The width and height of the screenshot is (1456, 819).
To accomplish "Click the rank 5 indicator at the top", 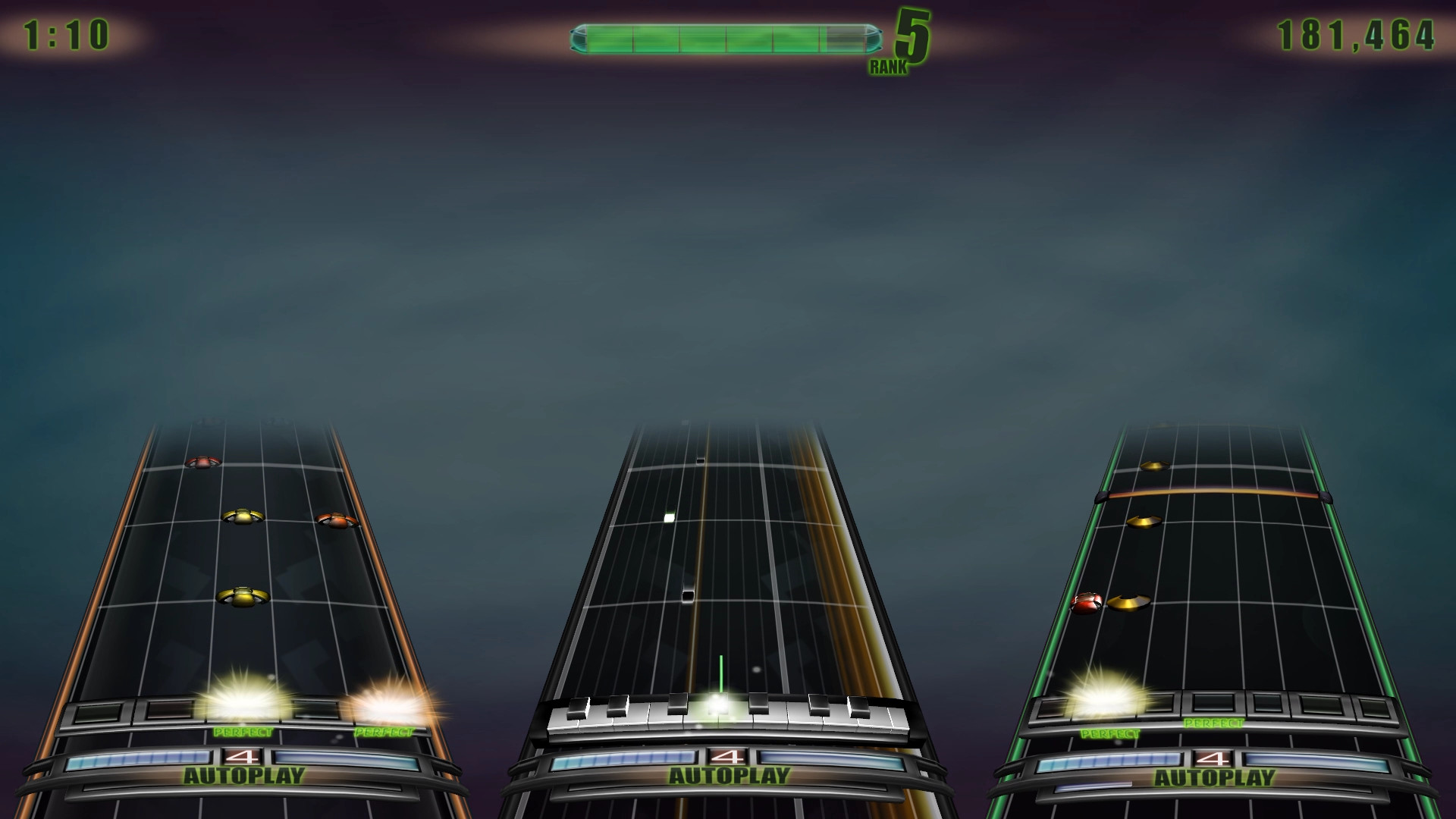I will coord(911,36).
